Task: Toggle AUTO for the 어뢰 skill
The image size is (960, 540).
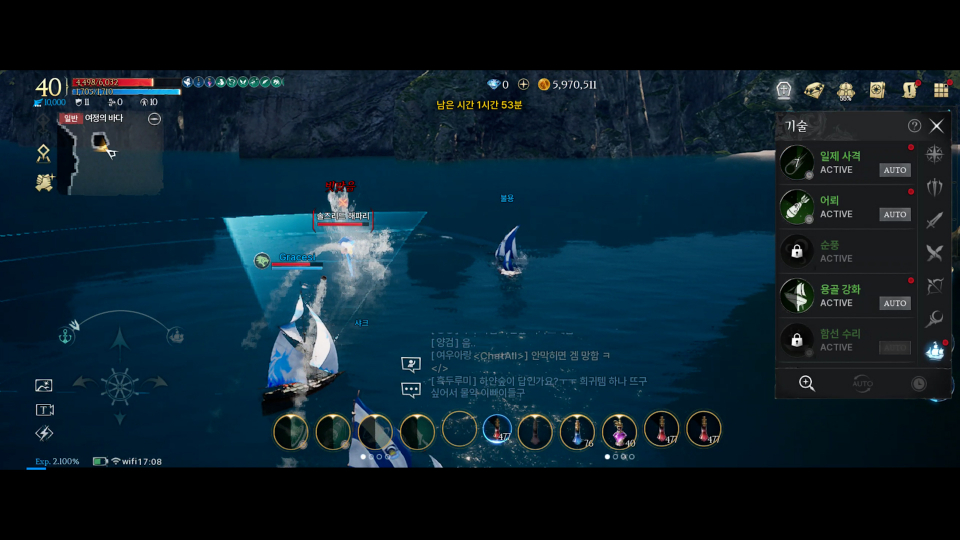Action: click(894, 214)
